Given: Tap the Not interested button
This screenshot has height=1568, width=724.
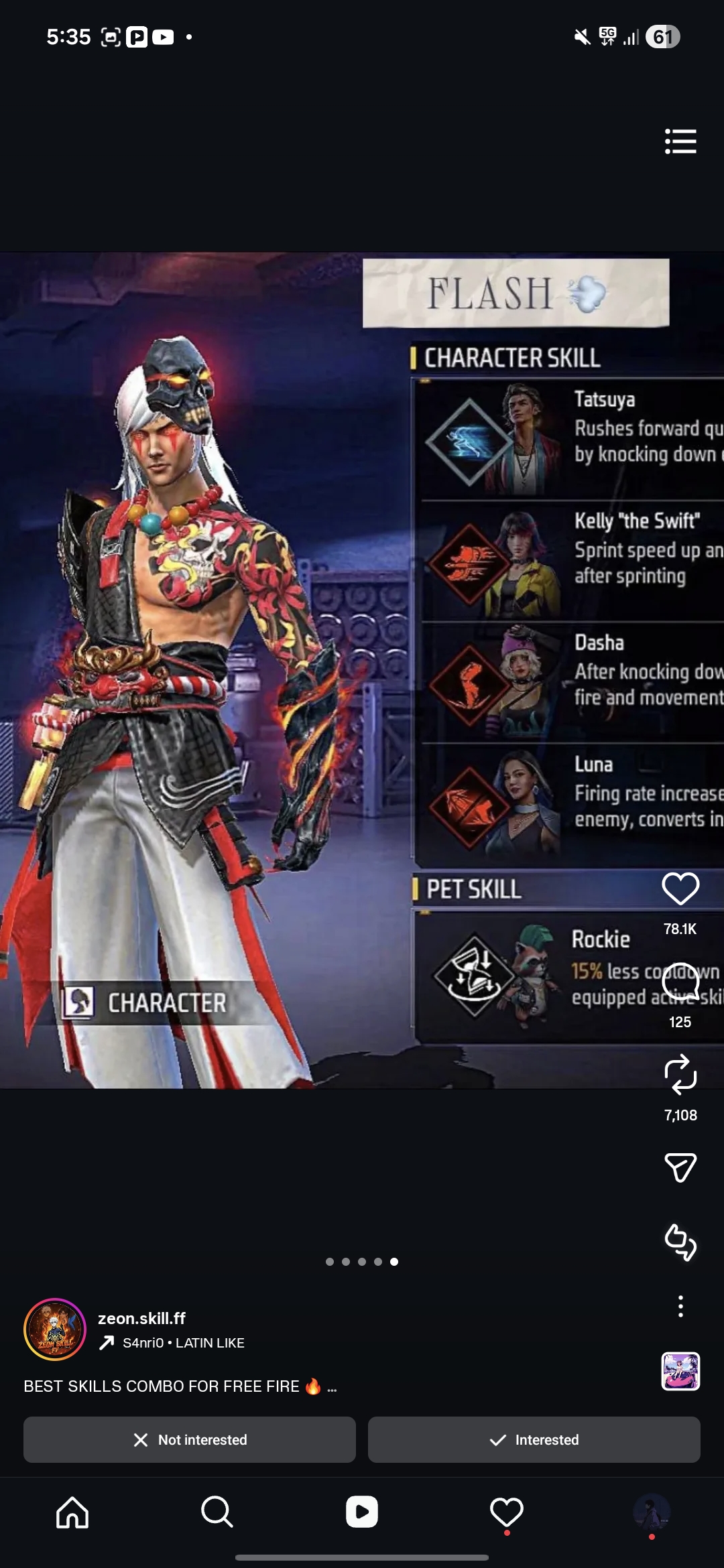Looking at the screenshot, I should click(x=190, y=1439).
